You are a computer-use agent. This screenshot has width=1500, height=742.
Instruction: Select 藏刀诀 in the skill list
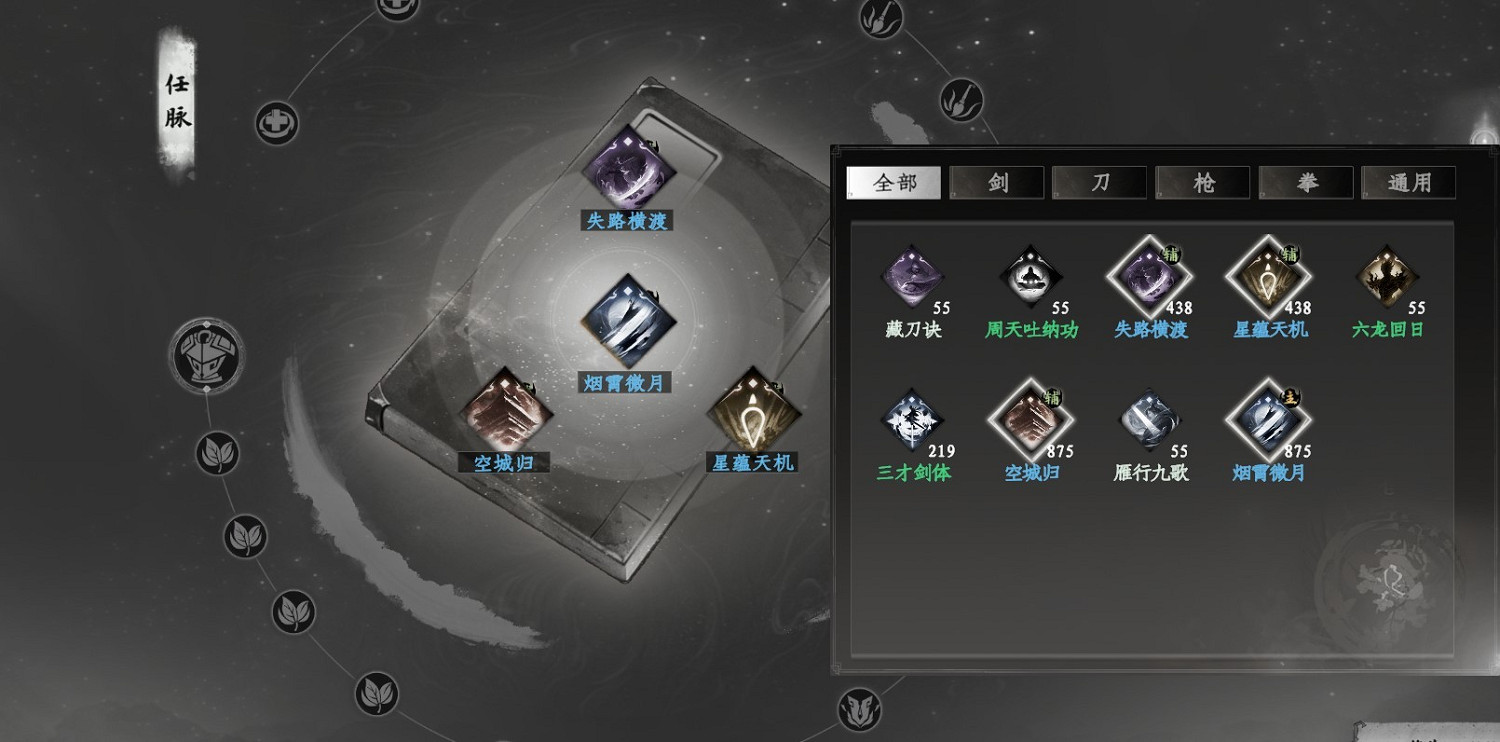tap(913, 277)
